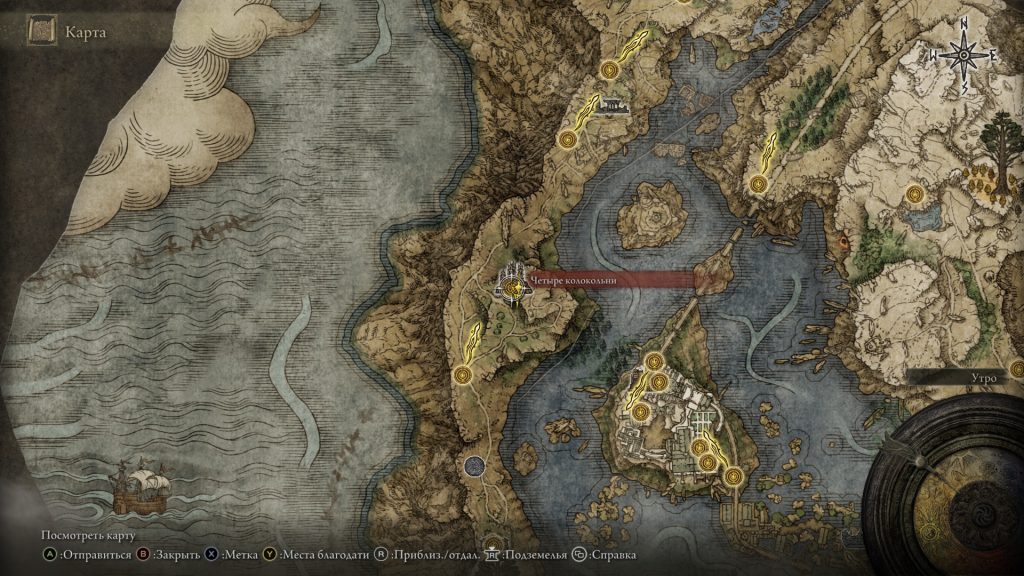The image size is (1024, 576).
Task: Click the map scroll icon beside Карта
Action: tap(41, 33)
